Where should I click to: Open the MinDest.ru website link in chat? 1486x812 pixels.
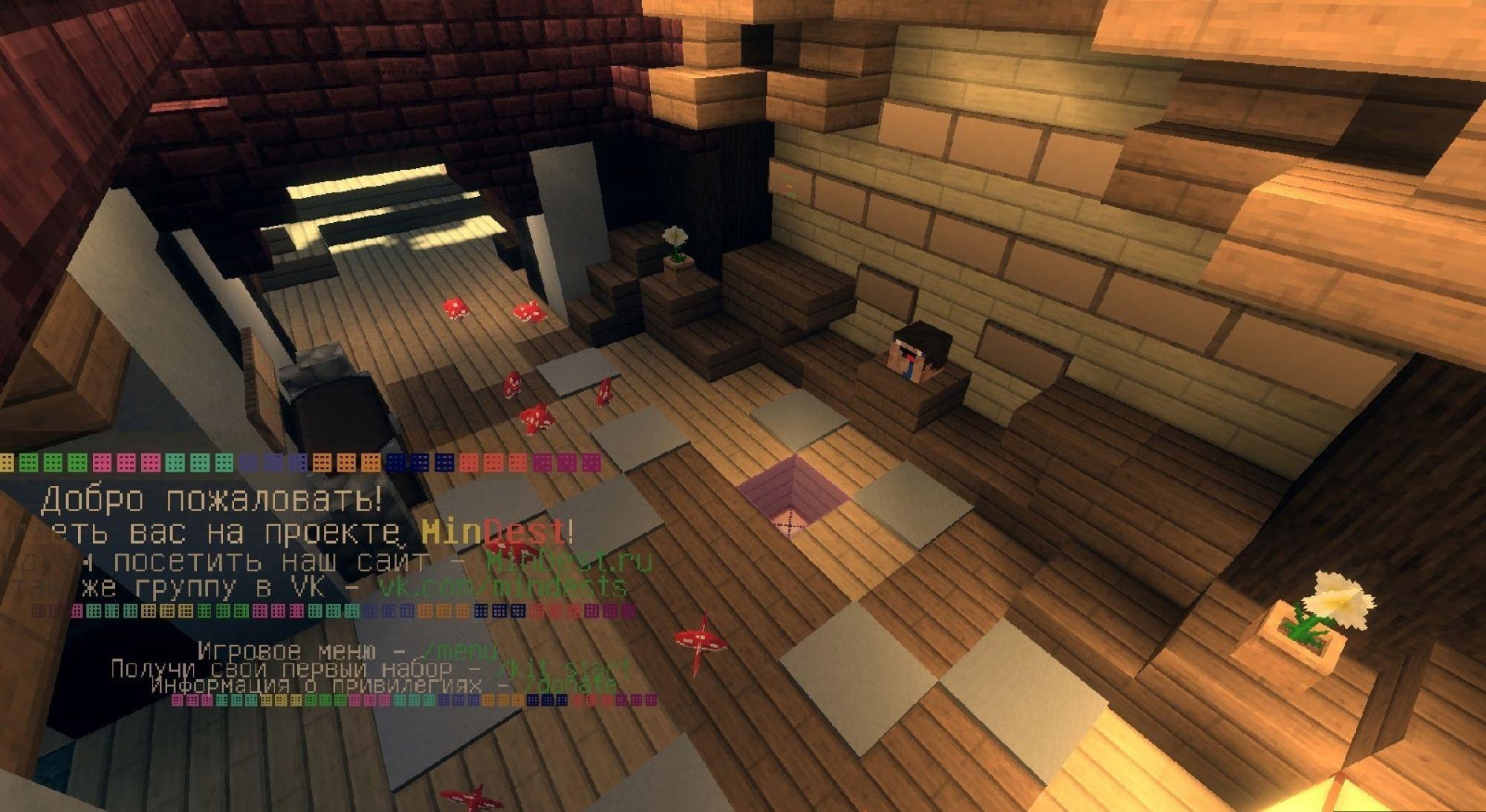[x=568, y=560]
